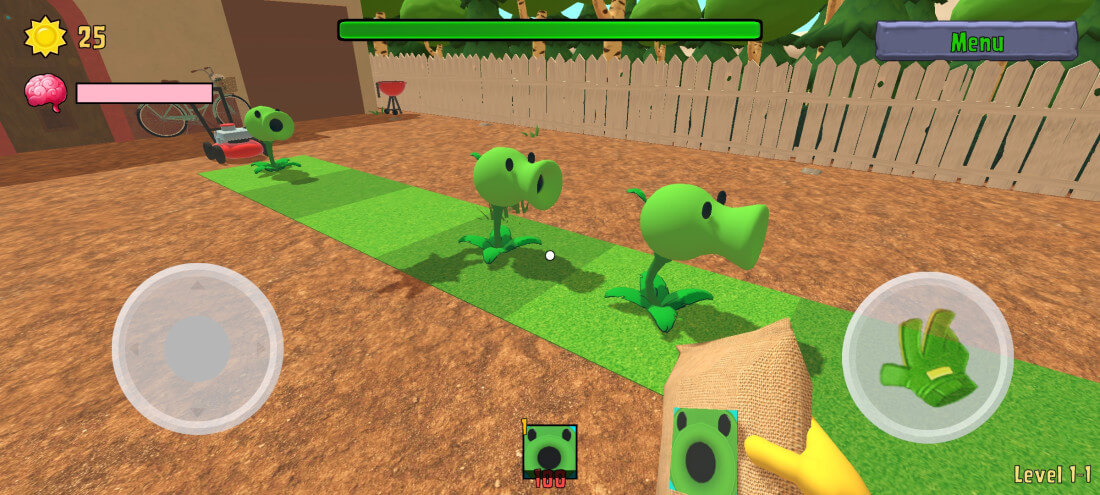
Task: Touch the virtual movement joystick
Action: [x=197, y=348]
